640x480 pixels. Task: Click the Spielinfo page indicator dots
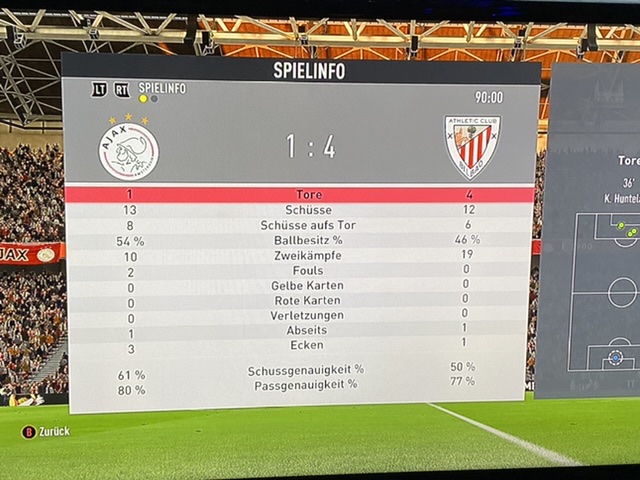tap(147, 99)
